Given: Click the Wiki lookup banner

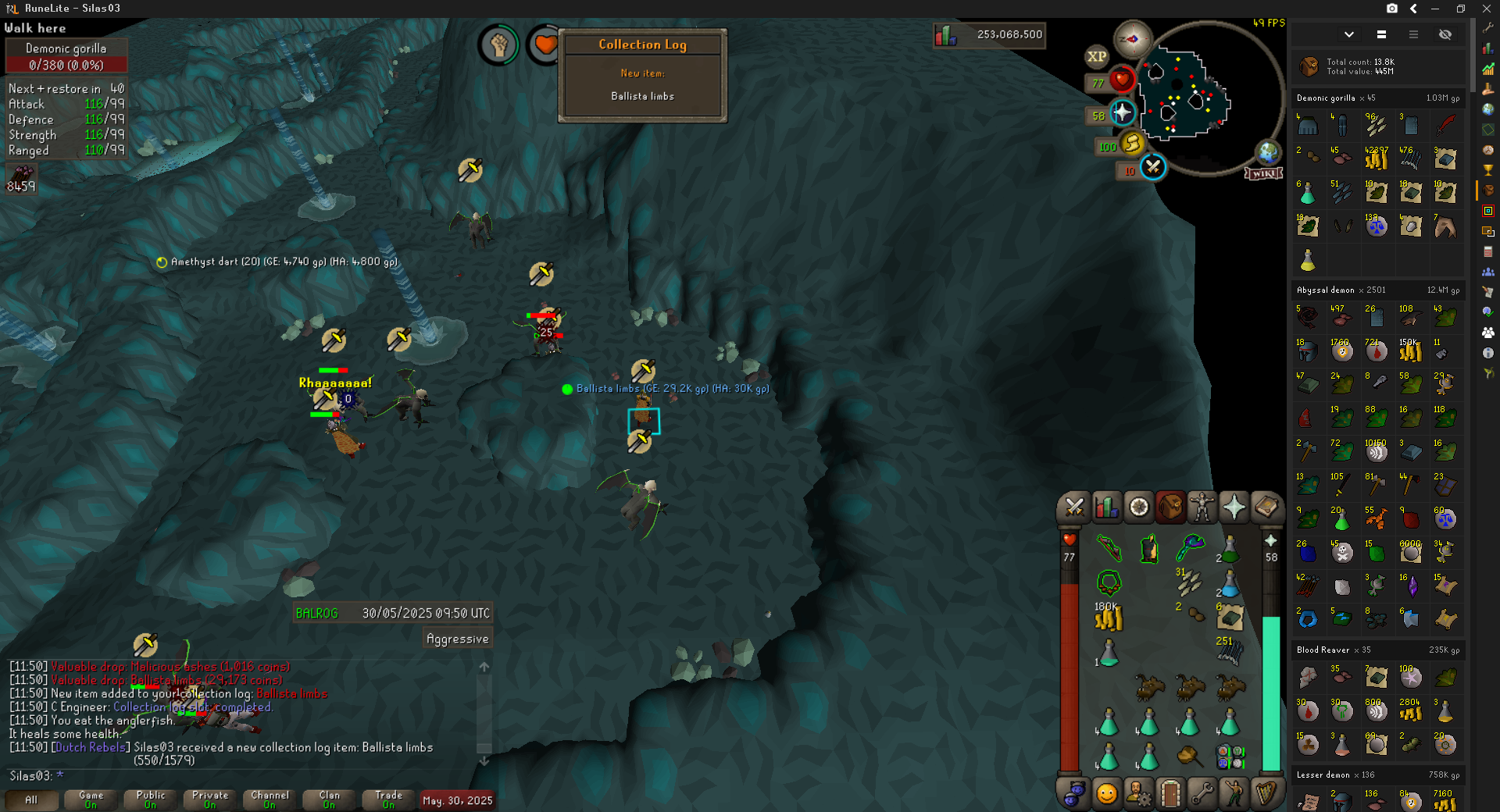Looking at the screenshot, I should point(1263,173).
